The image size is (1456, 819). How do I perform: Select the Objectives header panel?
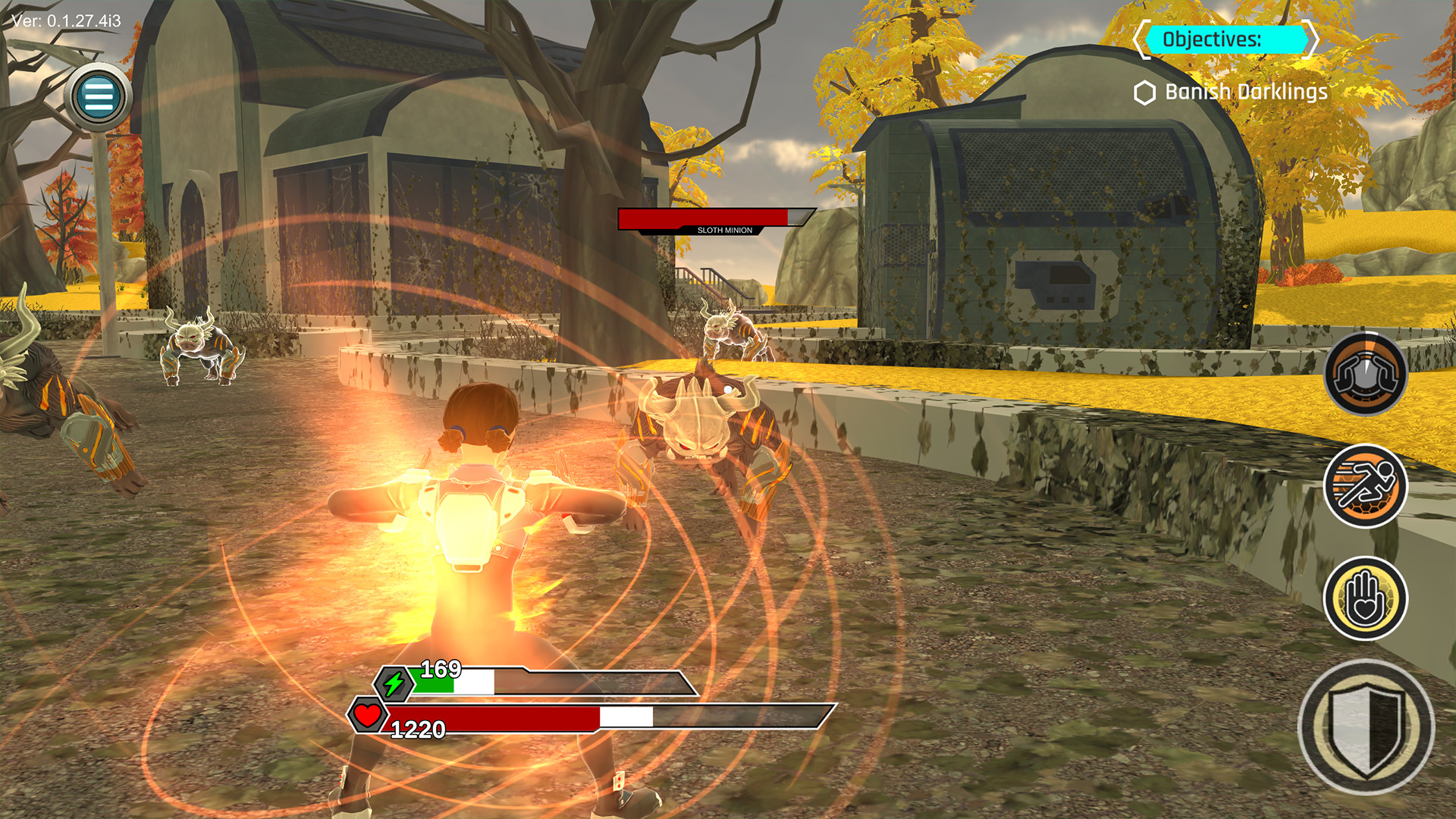click(x=1225, y=39)
